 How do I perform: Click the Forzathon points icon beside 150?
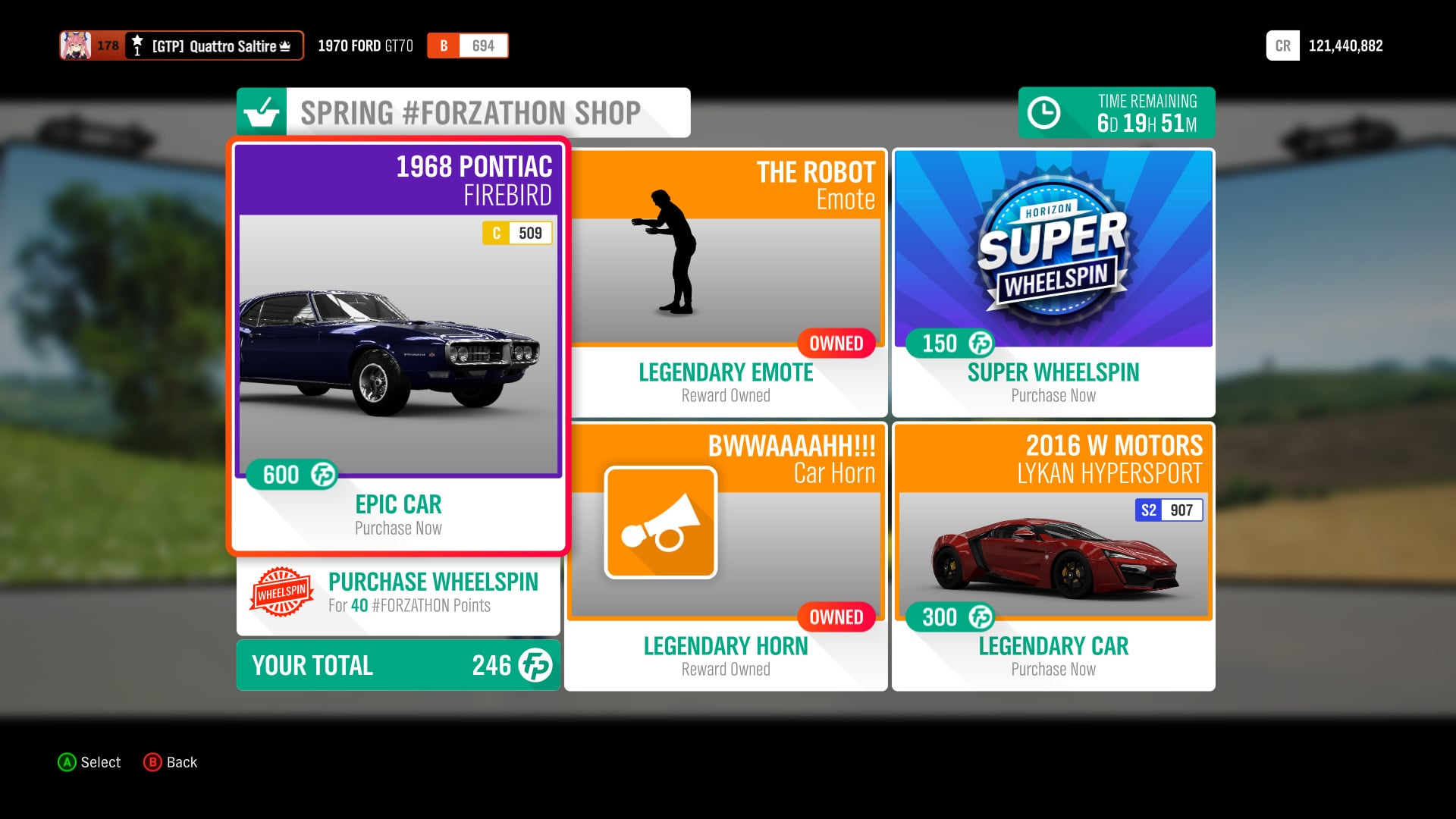(x=979, y=344)
